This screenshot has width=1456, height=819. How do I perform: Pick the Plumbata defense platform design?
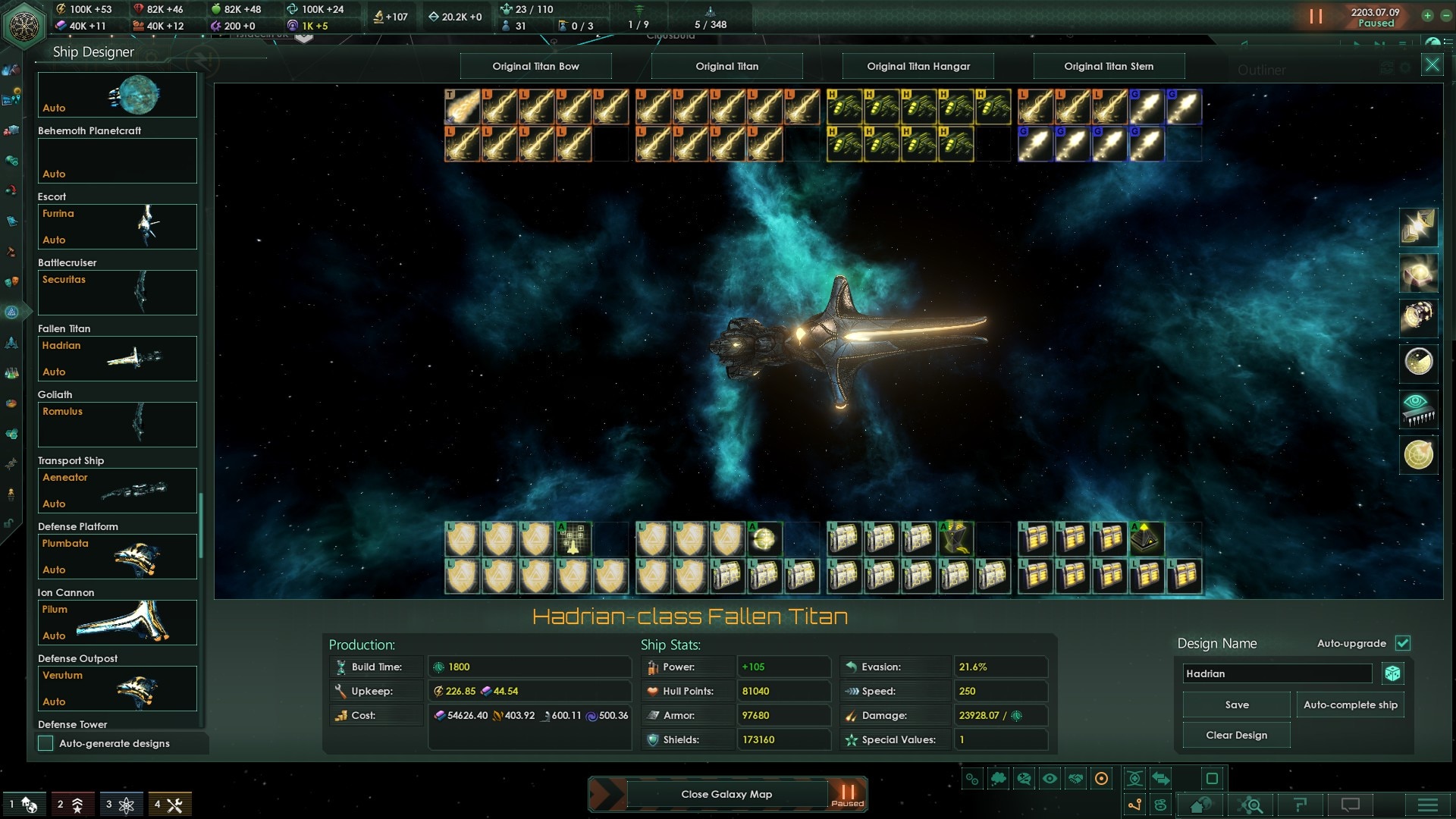pos(118,556)
